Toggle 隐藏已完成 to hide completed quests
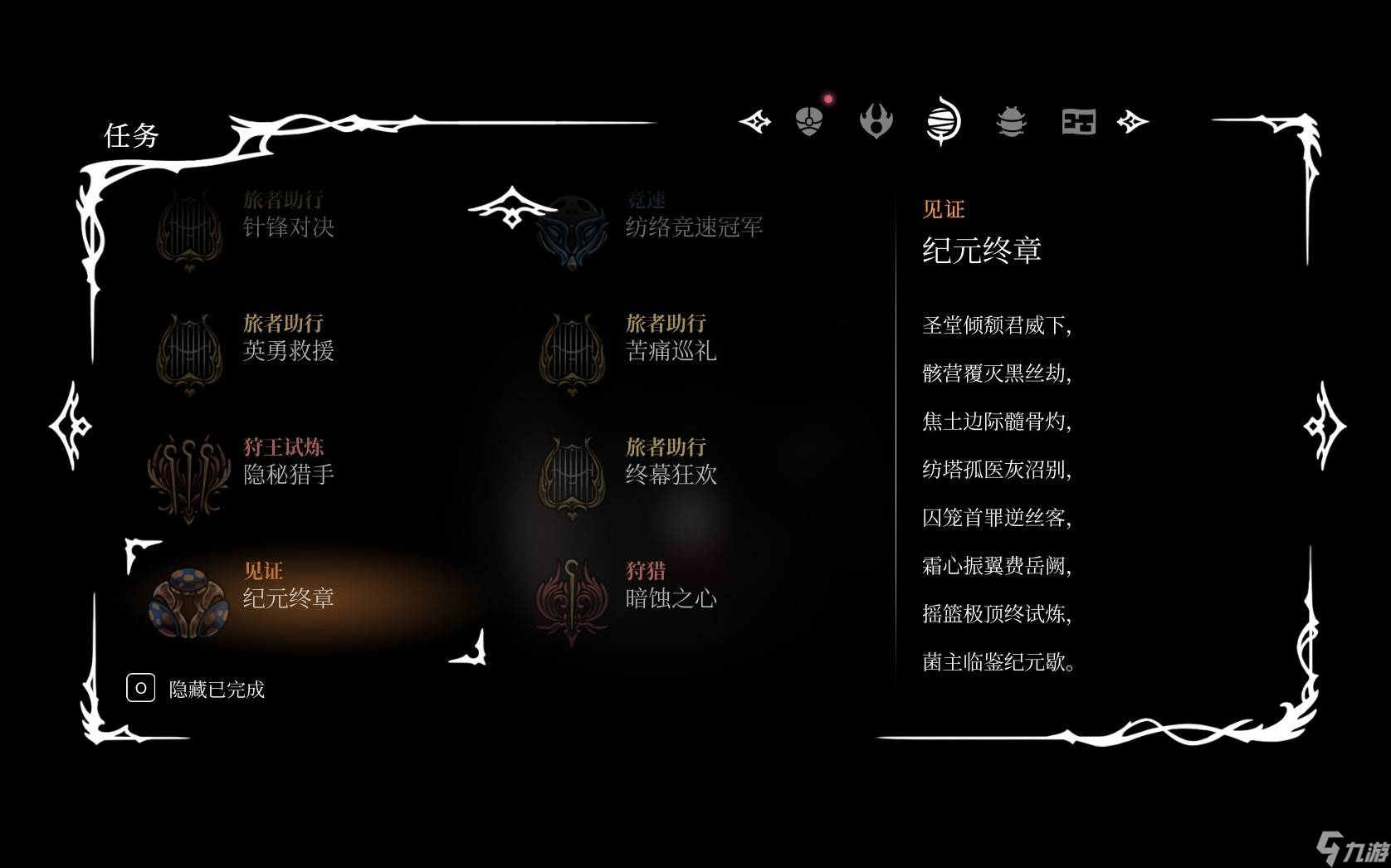 (217, 689)
